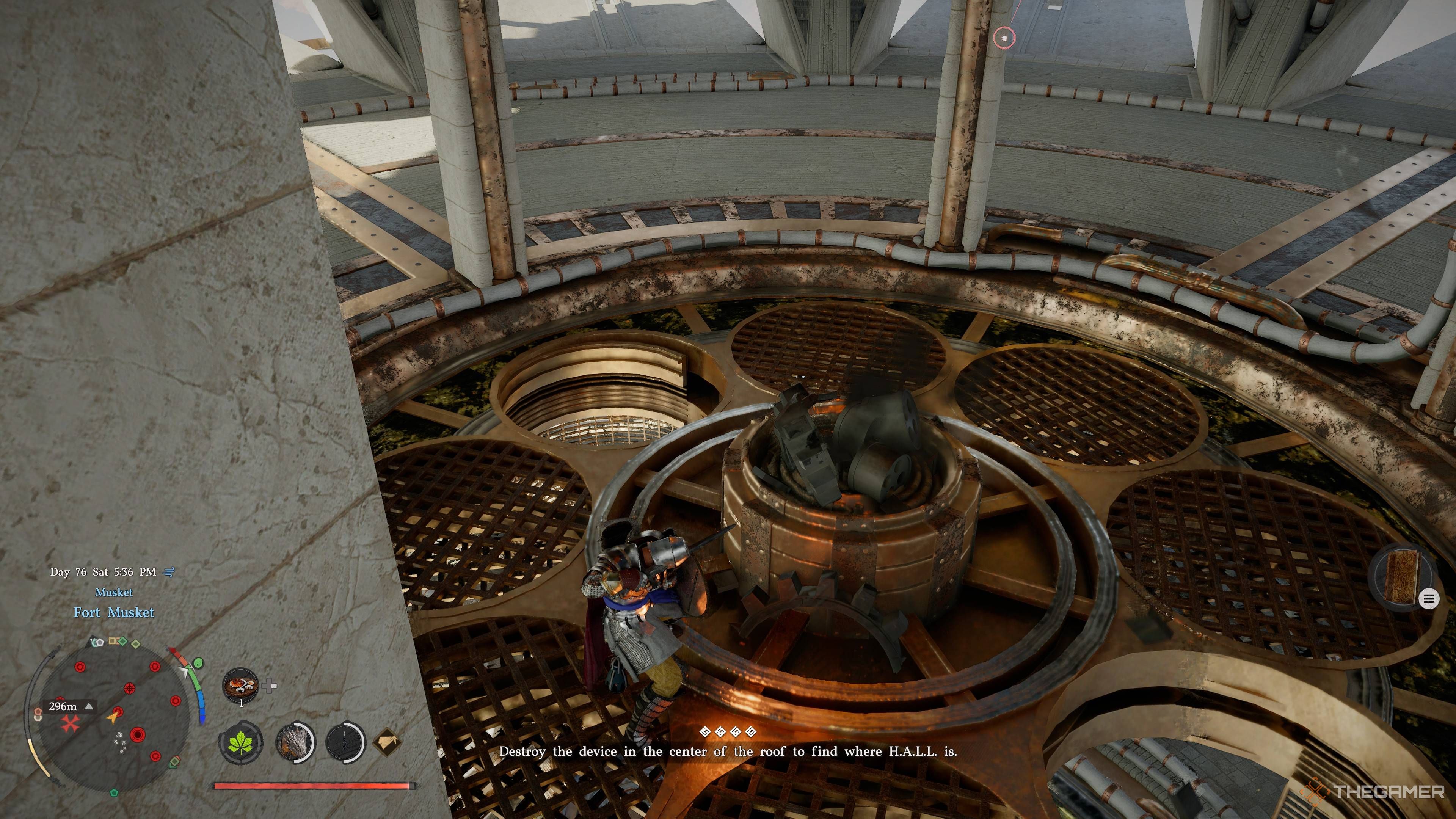Select the dragon head skill icon
The height and width of the screenshot is (819, 1456).
(294, 741)
